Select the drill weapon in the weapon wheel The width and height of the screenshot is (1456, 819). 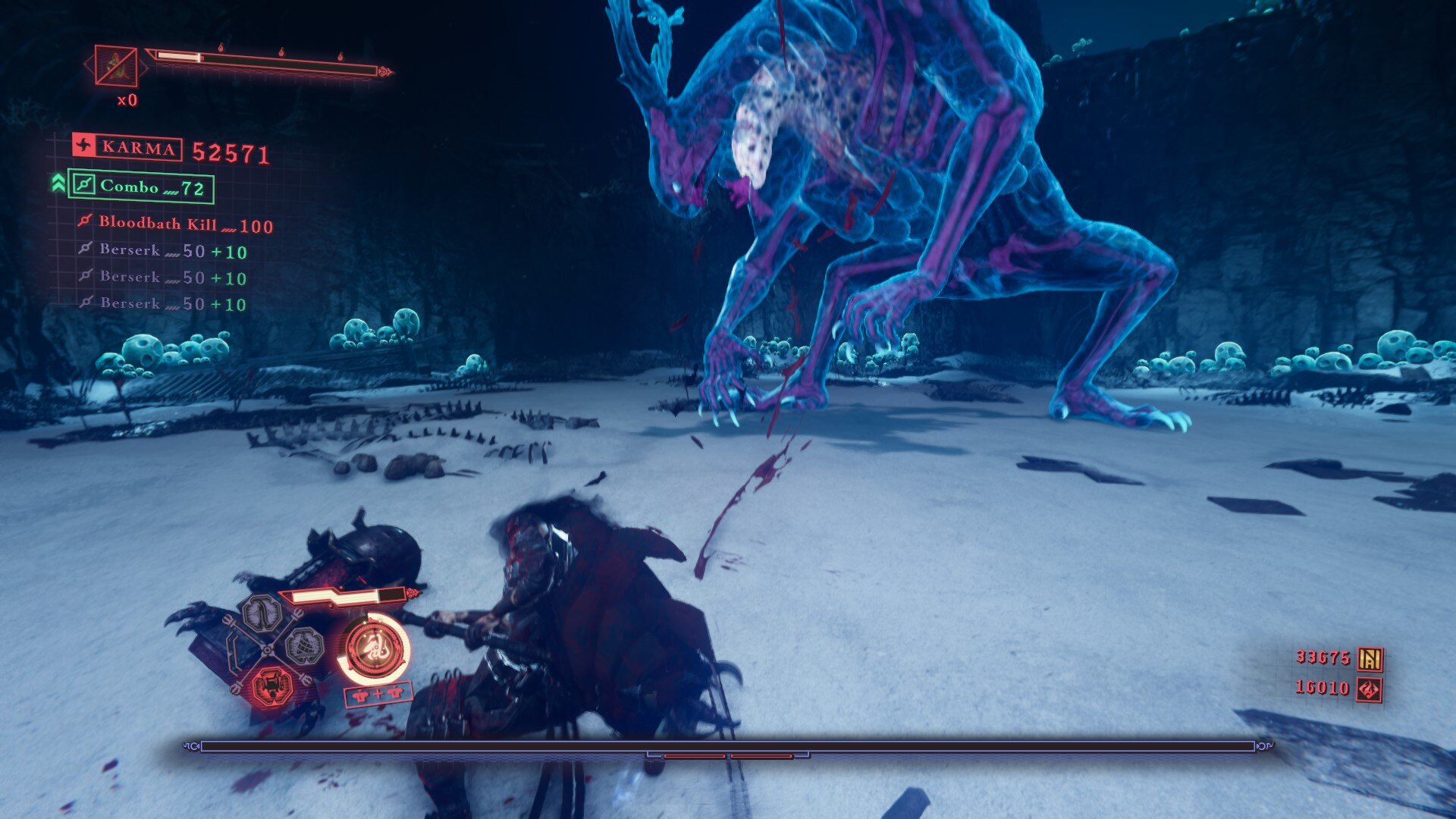pos(305,645)
